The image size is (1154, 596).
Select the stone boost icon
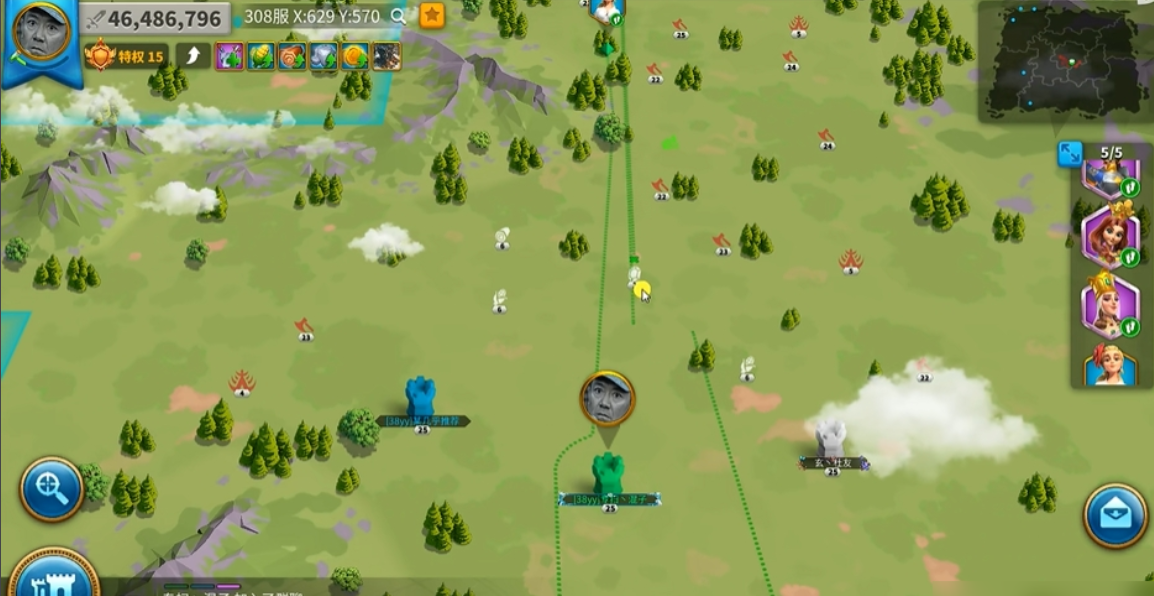(323, 56)
